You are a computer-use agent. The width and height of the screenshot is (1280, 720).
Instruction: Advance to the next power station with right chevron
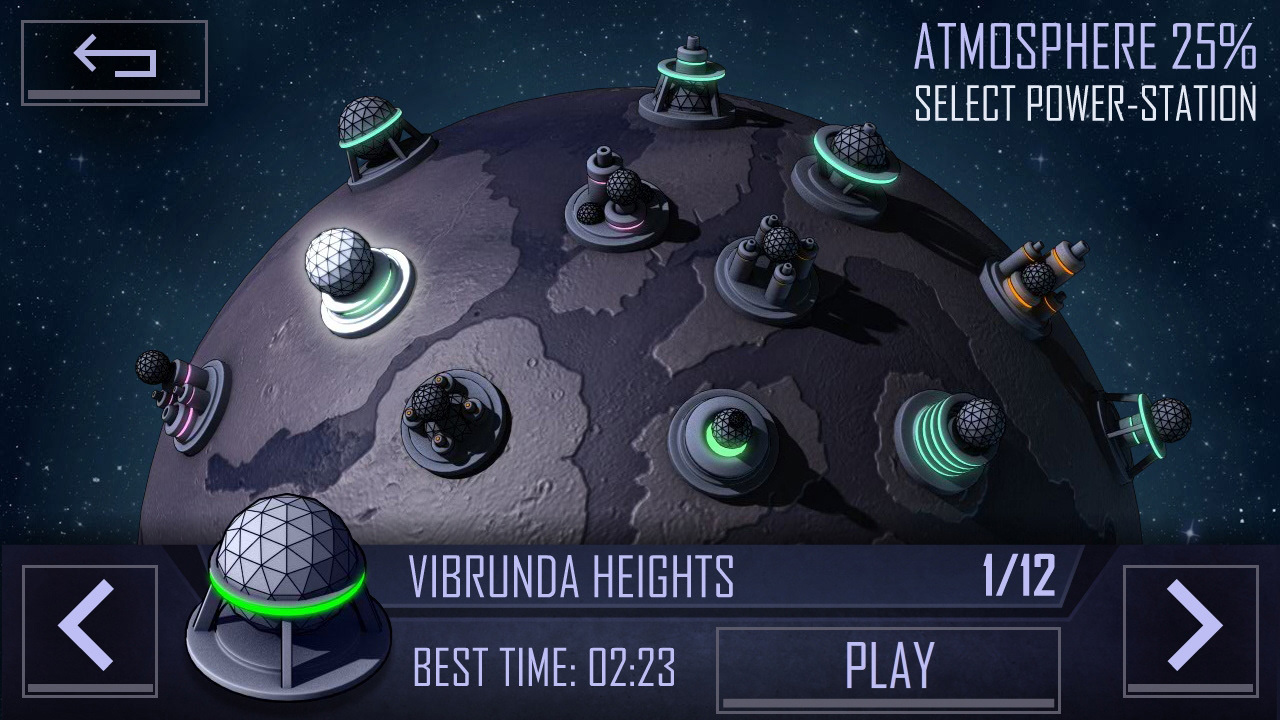point(1190,630)
